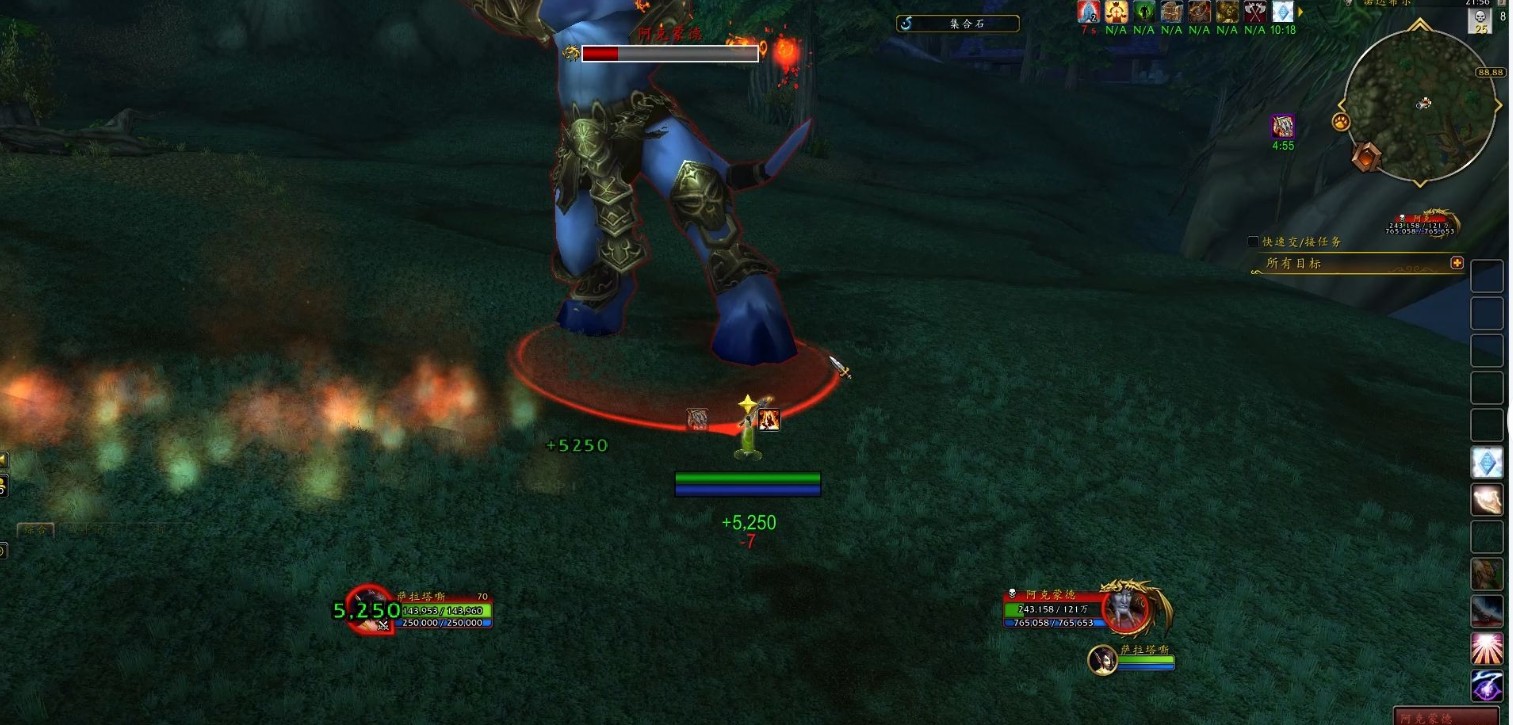
Task: Click the player portrait with 5,250
Action: click(x=369, y=609)
